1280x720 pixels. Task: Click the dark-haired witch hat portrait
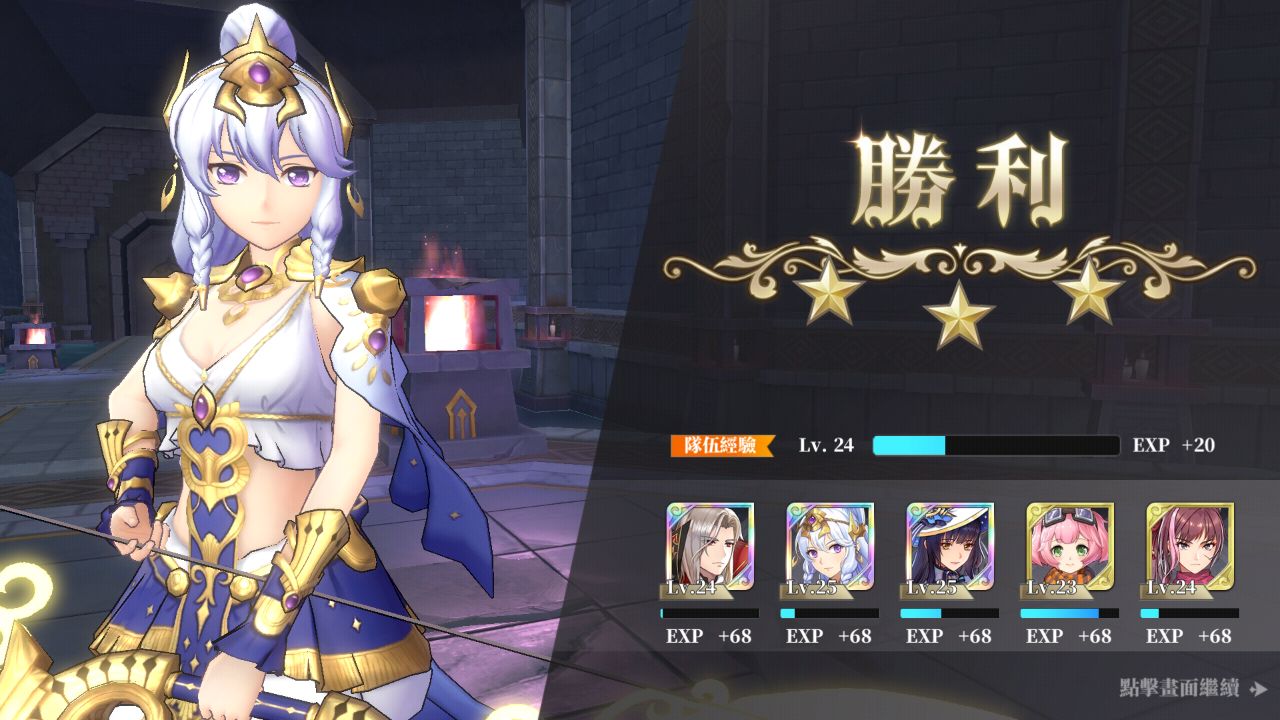click(x=950, y=546)
